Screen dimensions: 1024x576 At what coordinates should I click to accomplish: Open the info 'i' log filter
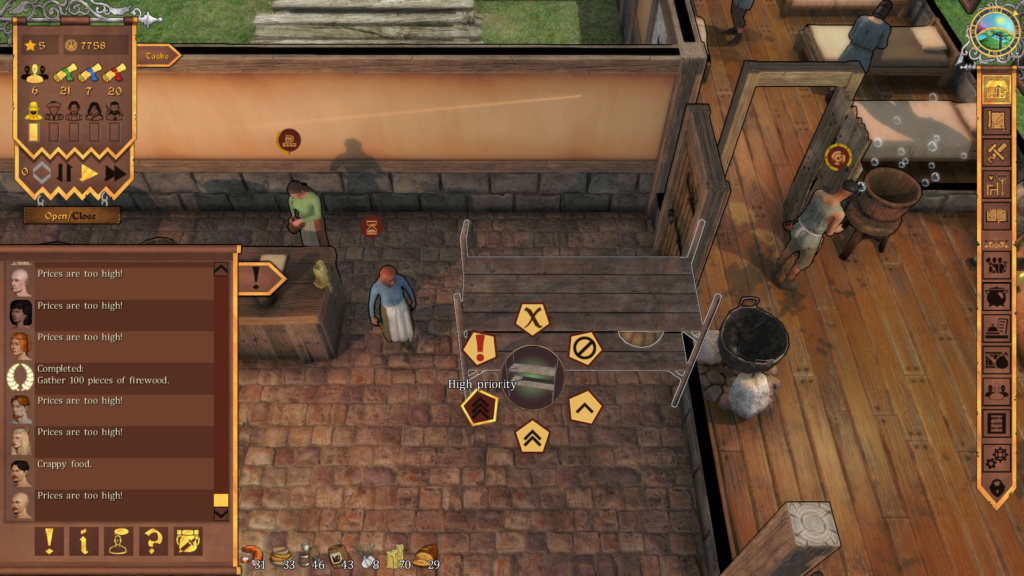(x=83, y=541)
